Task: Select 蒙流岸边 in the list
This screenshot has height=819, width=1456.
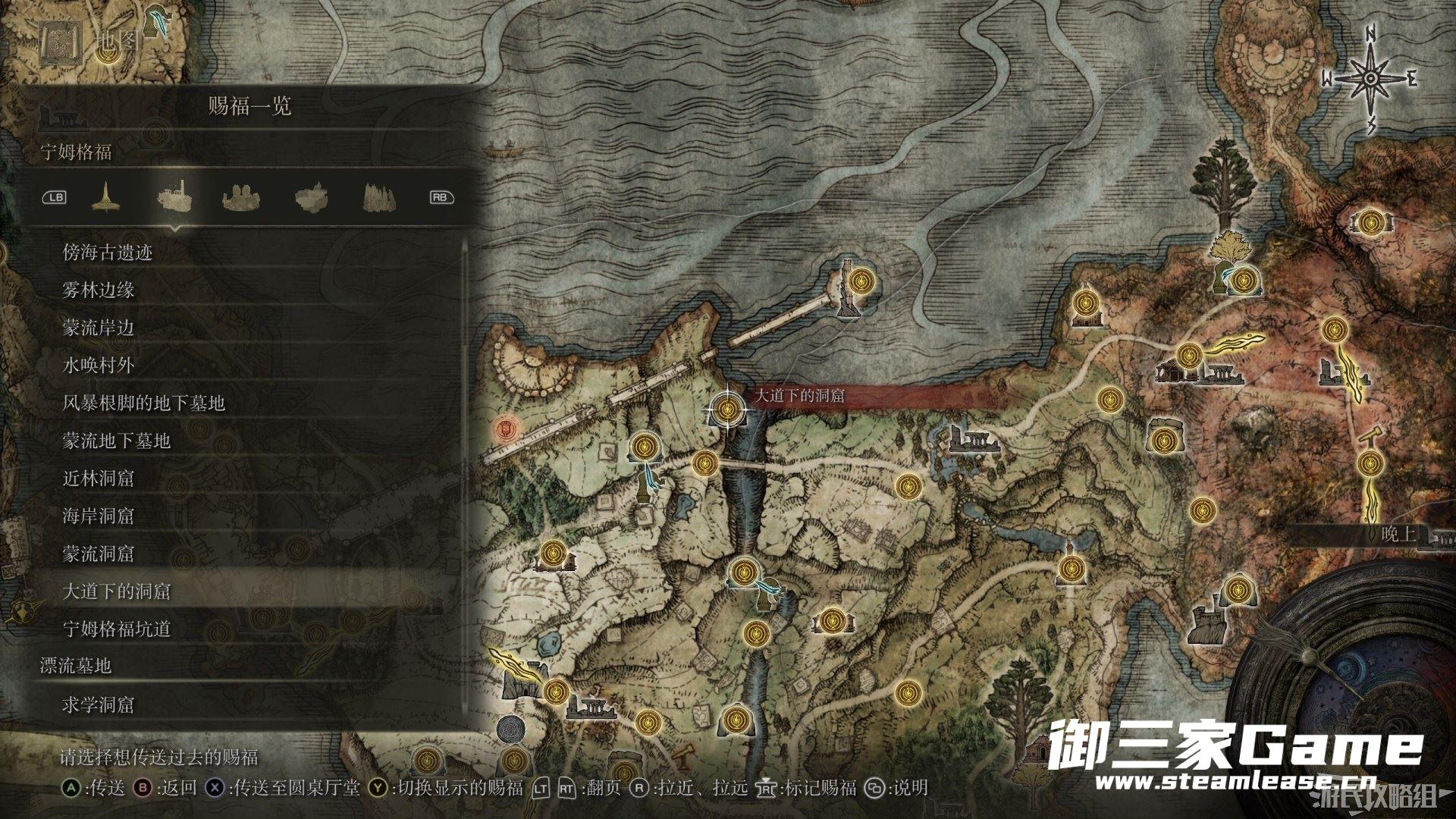Action: coord(99,328)
